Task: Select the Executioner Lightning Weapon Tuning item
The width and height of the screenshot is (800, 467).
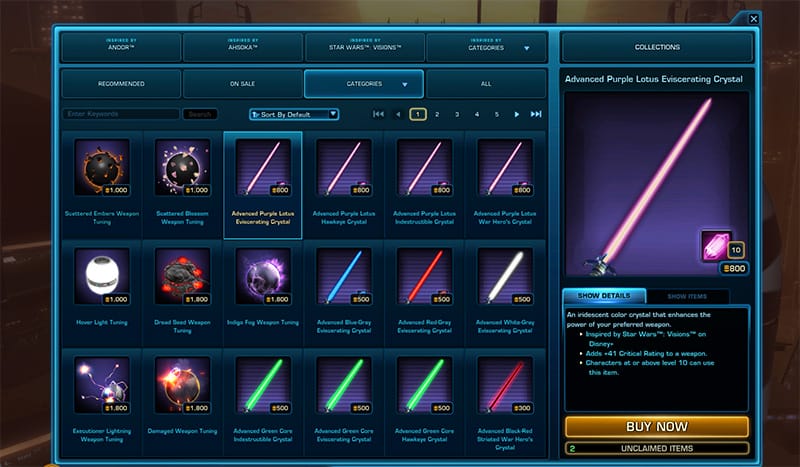Action: coord(101,386)
